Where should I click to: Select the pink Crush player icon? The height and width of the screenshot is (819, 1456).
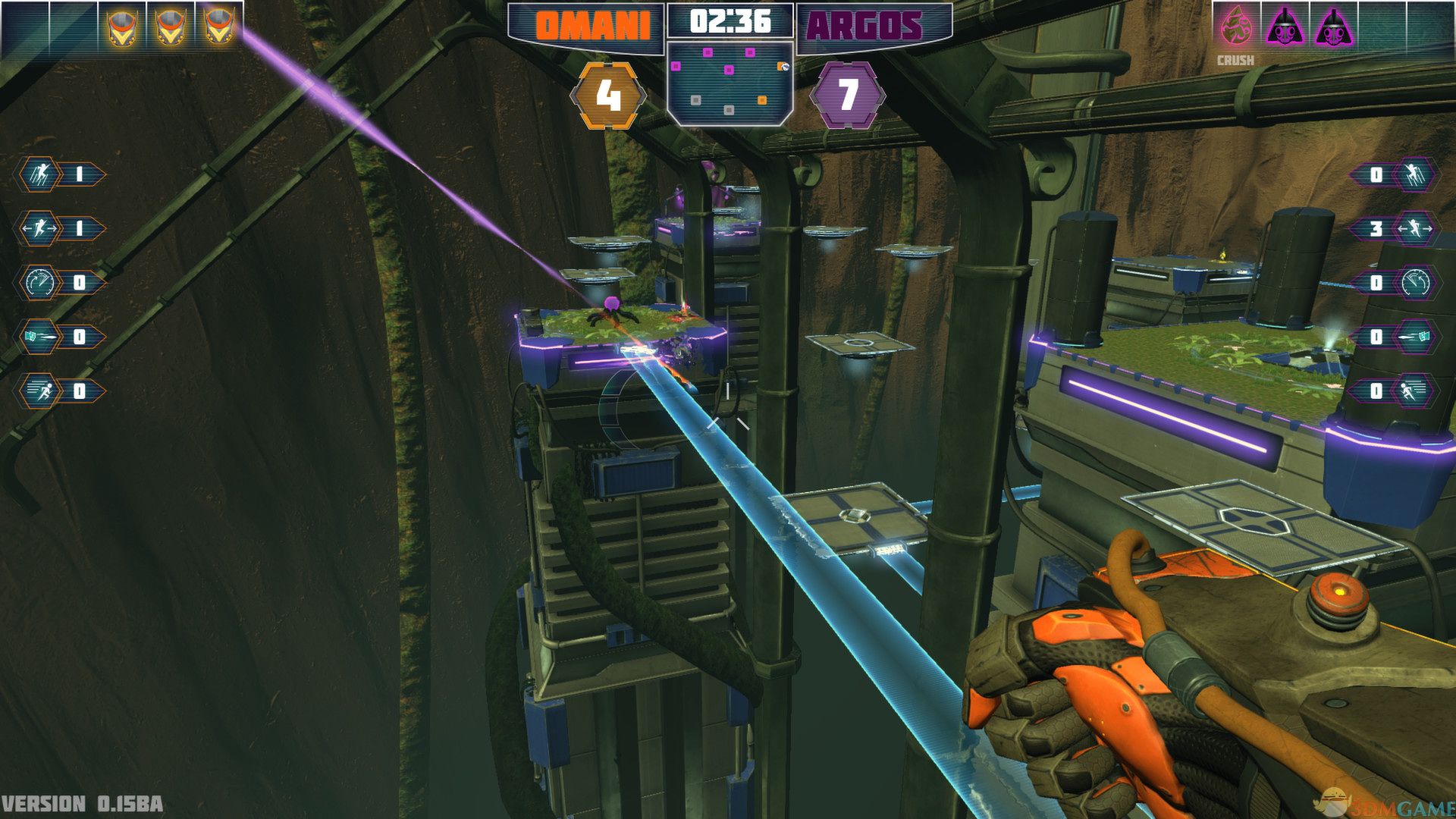click(x=1236, y=27)
